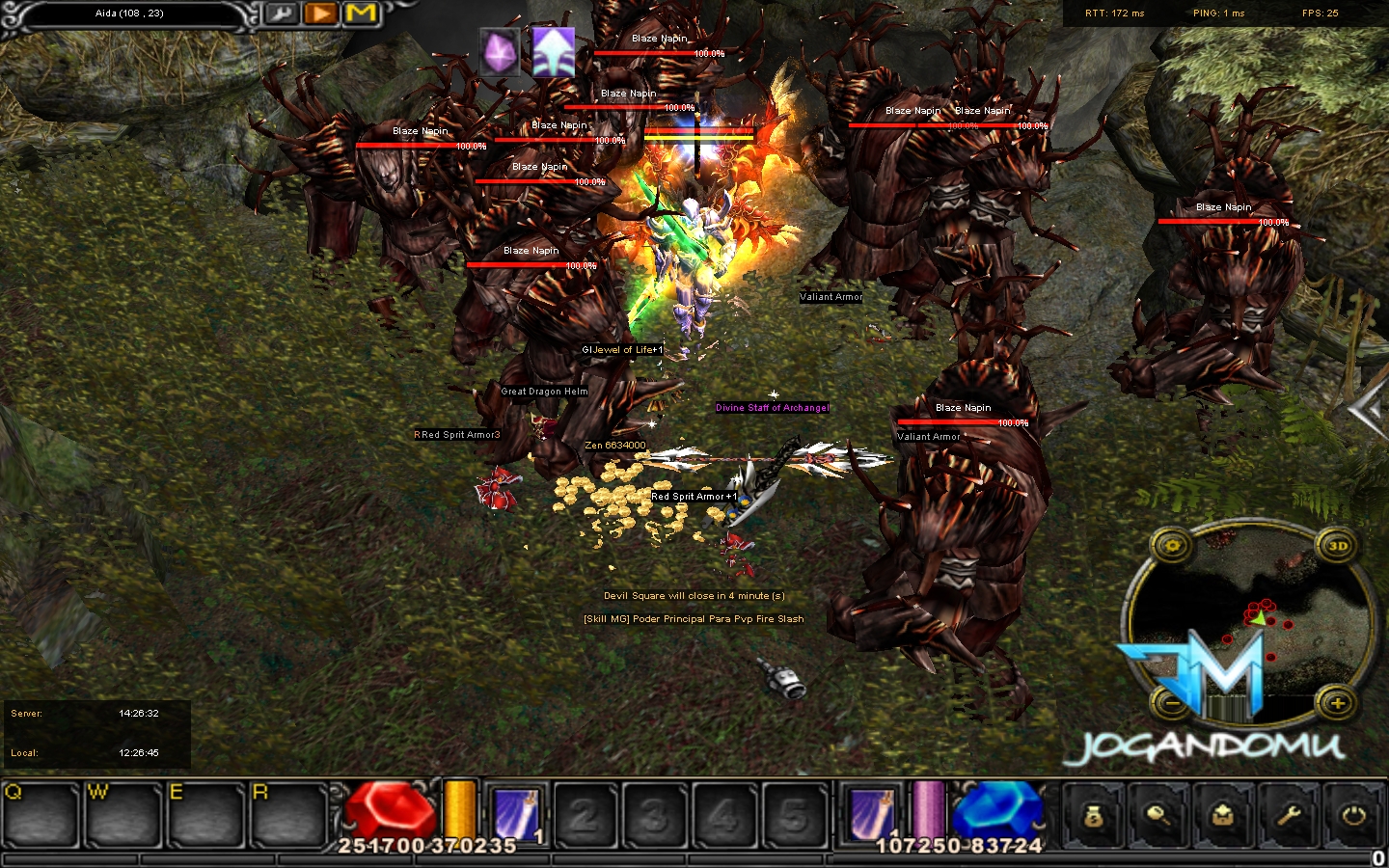Click the magnifying glass icon

pyautogui.click(x=1158, y=816)
